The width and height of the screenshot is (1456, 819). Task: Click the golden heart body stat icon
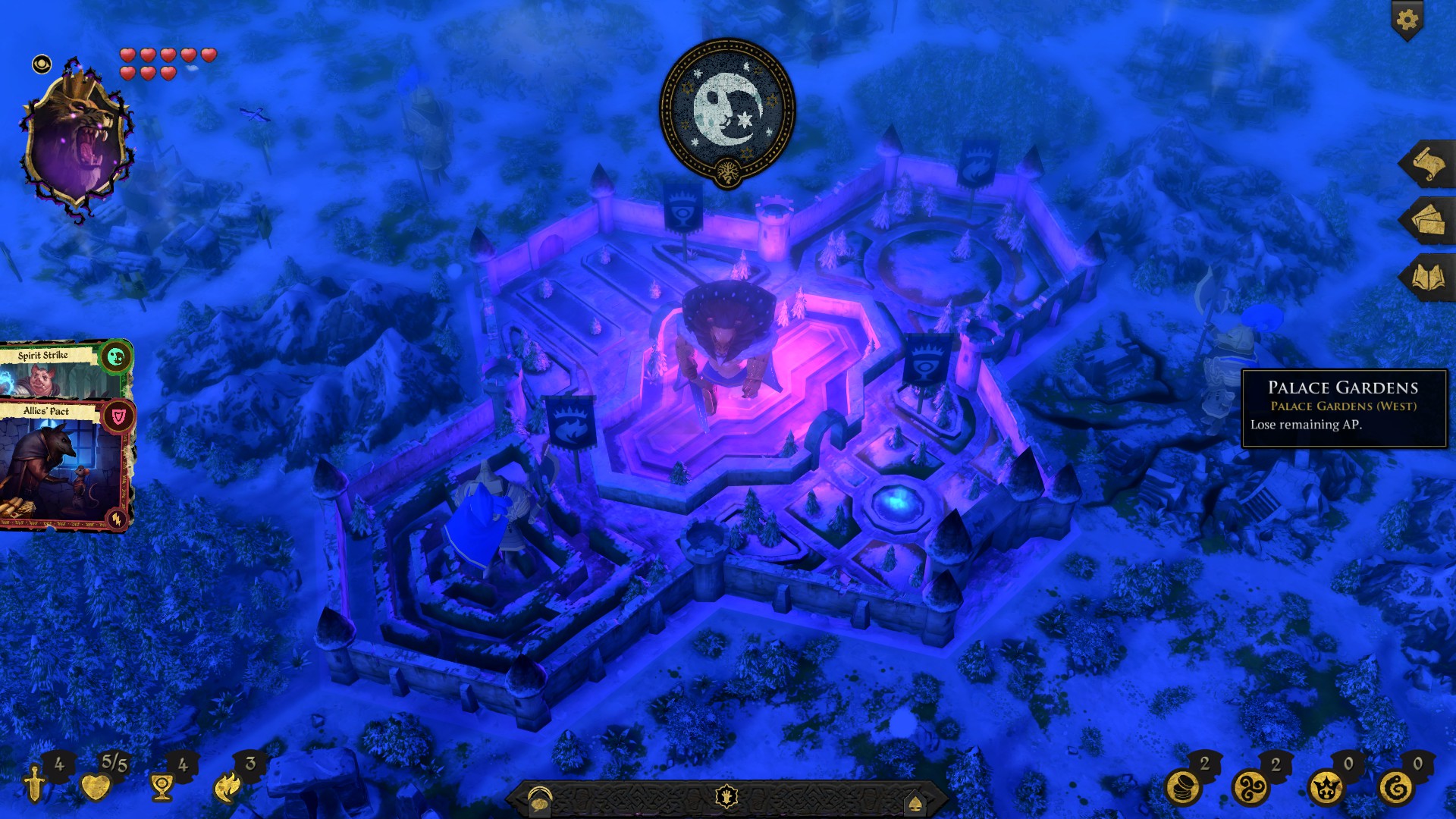point(96,787)
